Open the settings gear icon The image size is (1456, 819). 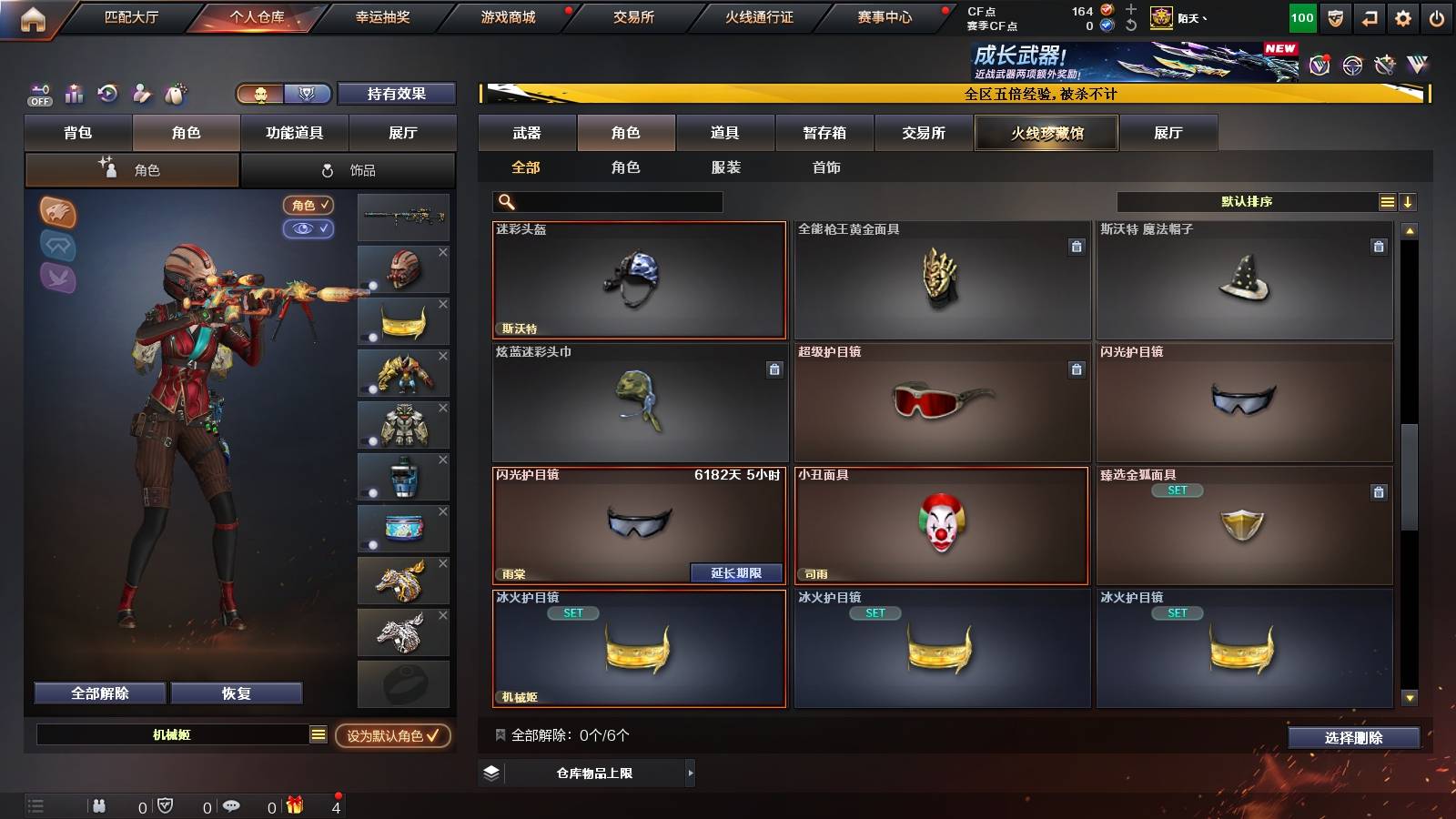pyautogui.click(x=1403, y=16)
